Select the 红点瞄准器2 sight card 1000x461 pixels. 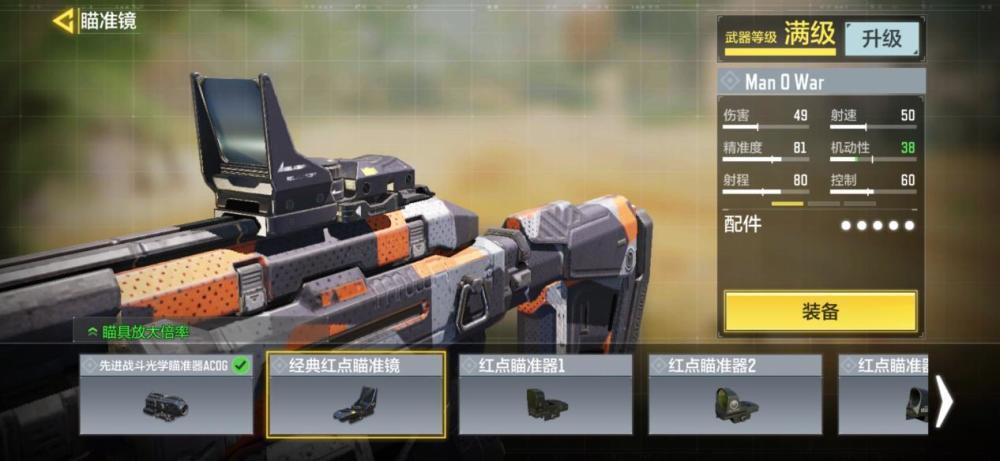point(735,395)
